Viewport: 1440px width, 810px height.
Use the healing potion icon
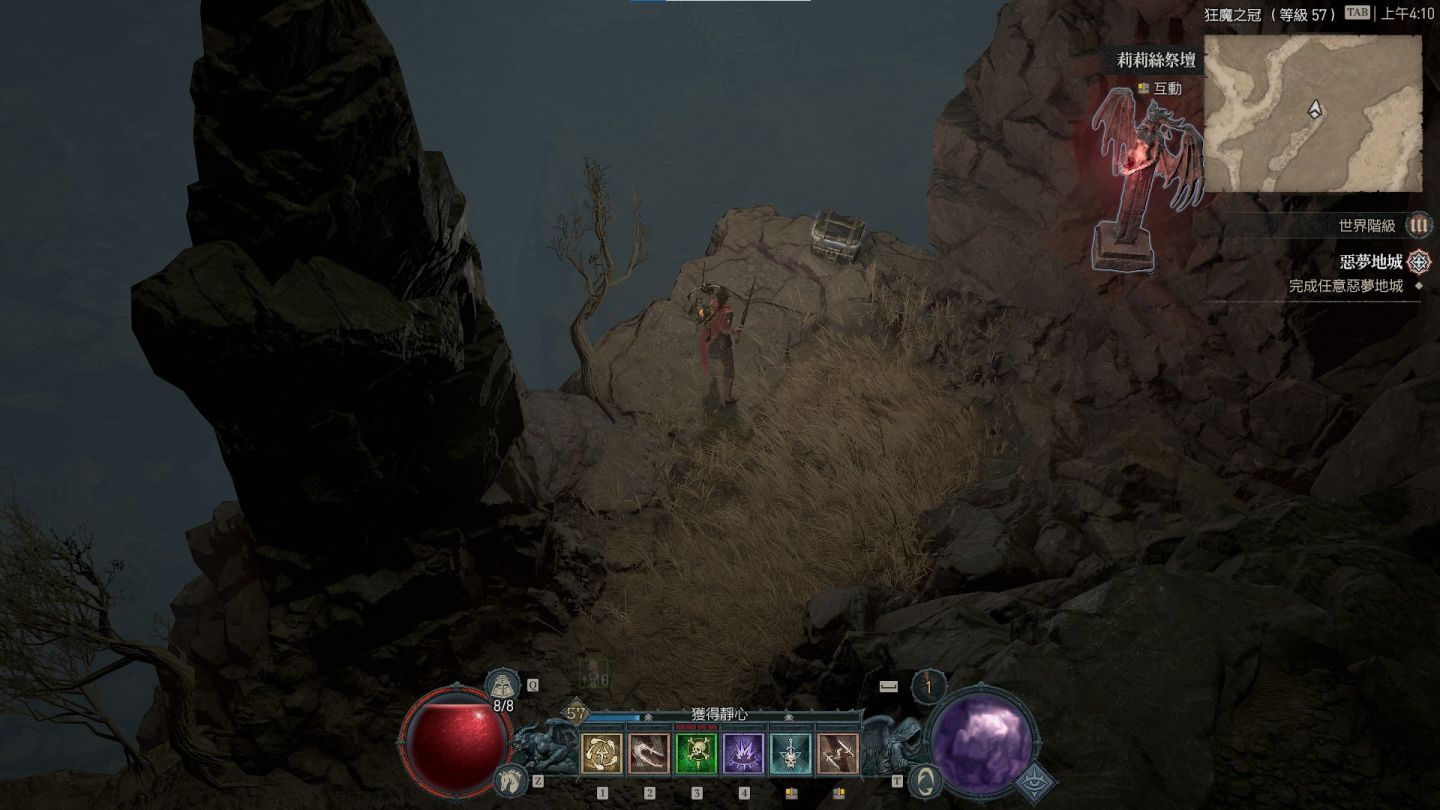pos(501,686)
